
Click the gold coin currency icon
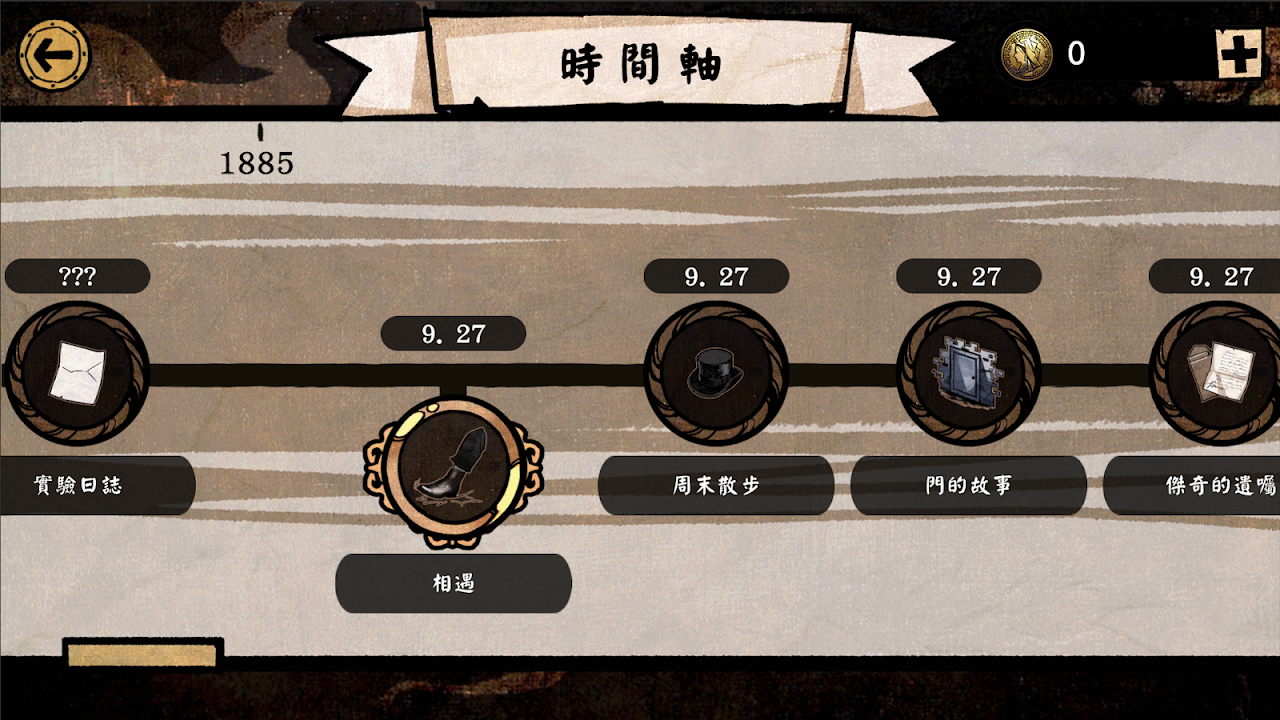pyautogui.click(x=1026, y=54)
